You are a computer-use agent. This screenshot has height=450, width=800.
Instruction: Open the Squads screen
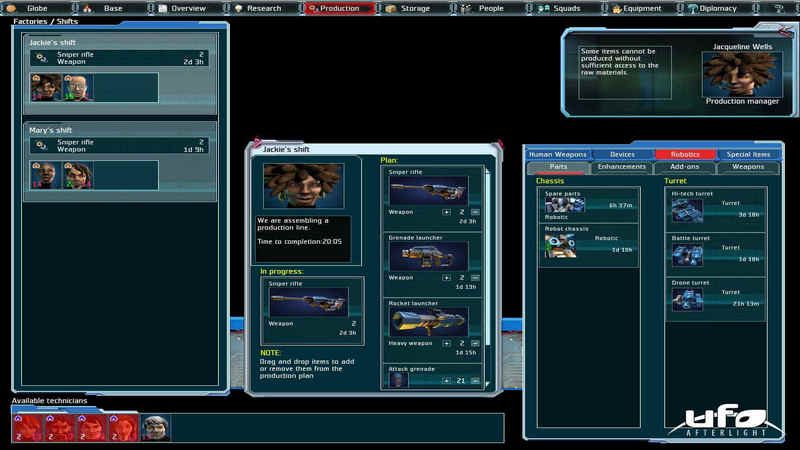click(x=565, y=8)
